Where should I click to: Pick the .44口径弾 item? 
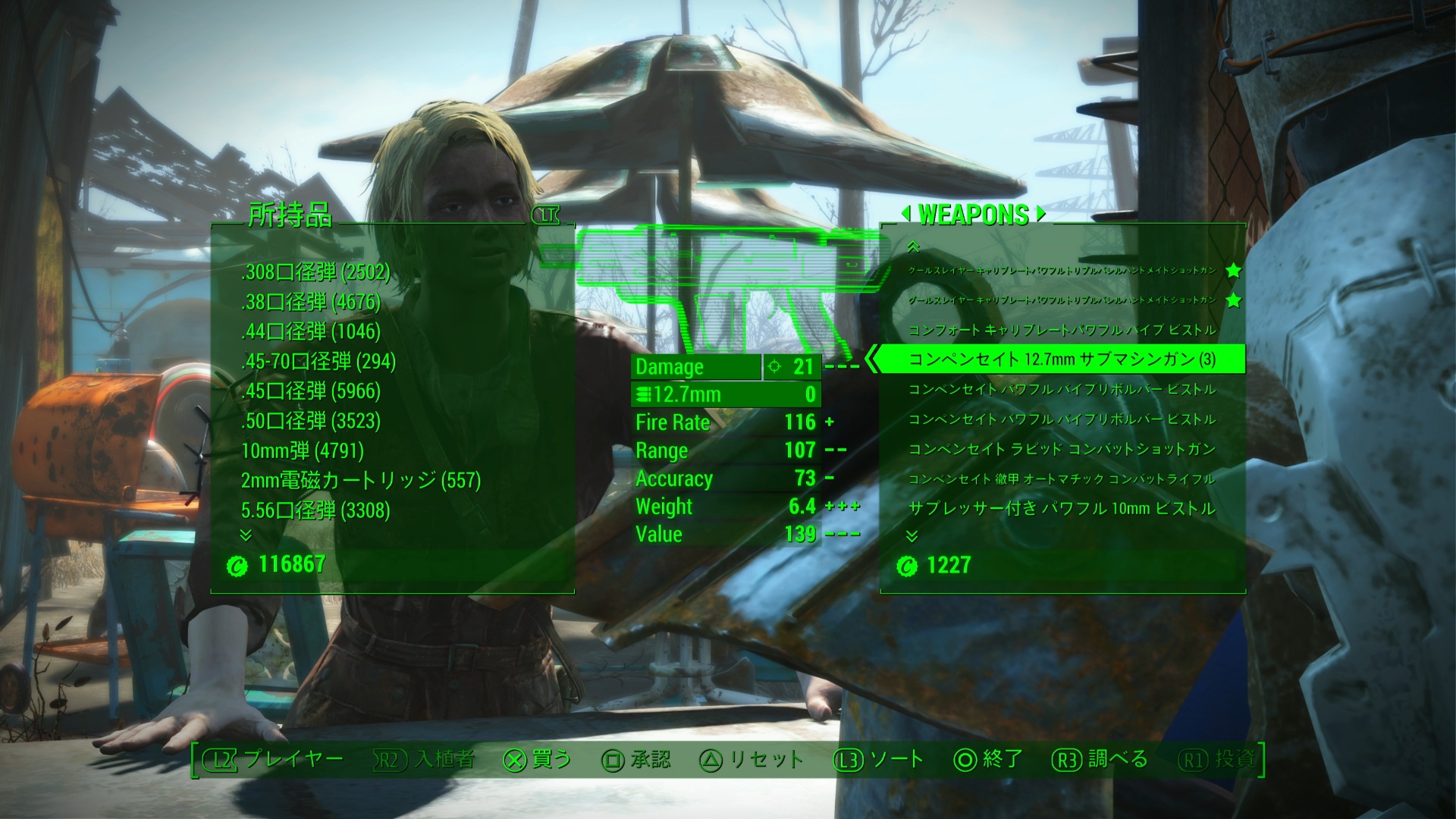[311, 331]
